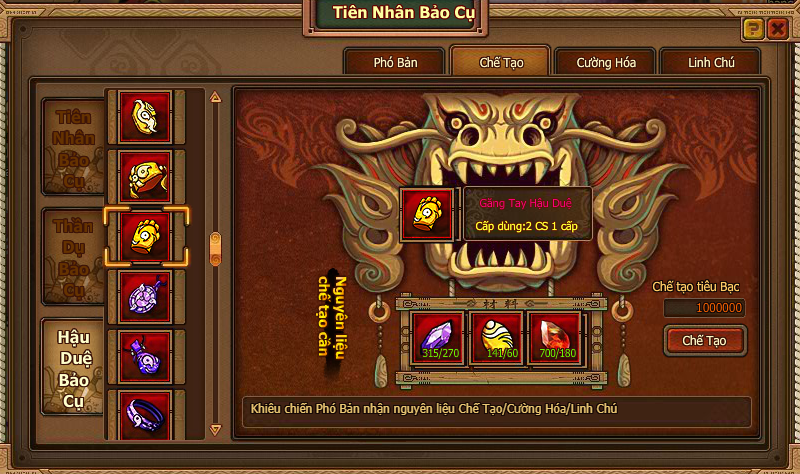Select the purple round amulet item
The image size is (800, 474).
click(146, 296)
